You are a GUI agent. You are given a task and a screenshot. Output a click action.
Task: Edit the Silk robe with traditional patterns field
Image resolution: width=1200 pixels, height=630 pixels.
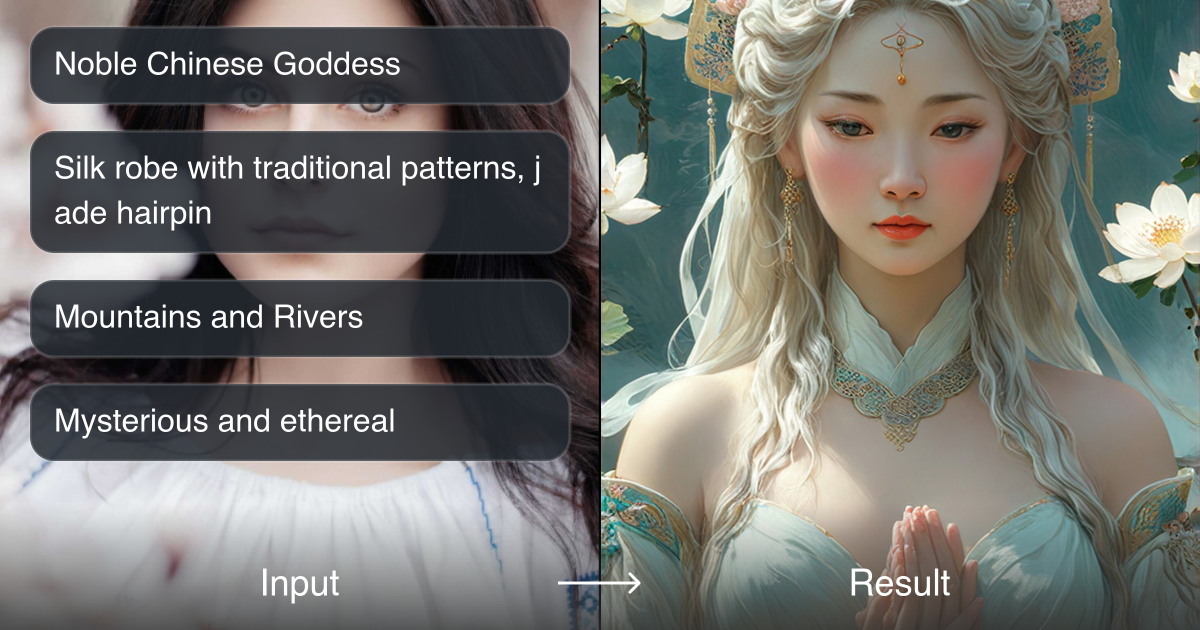click(300, 191)
